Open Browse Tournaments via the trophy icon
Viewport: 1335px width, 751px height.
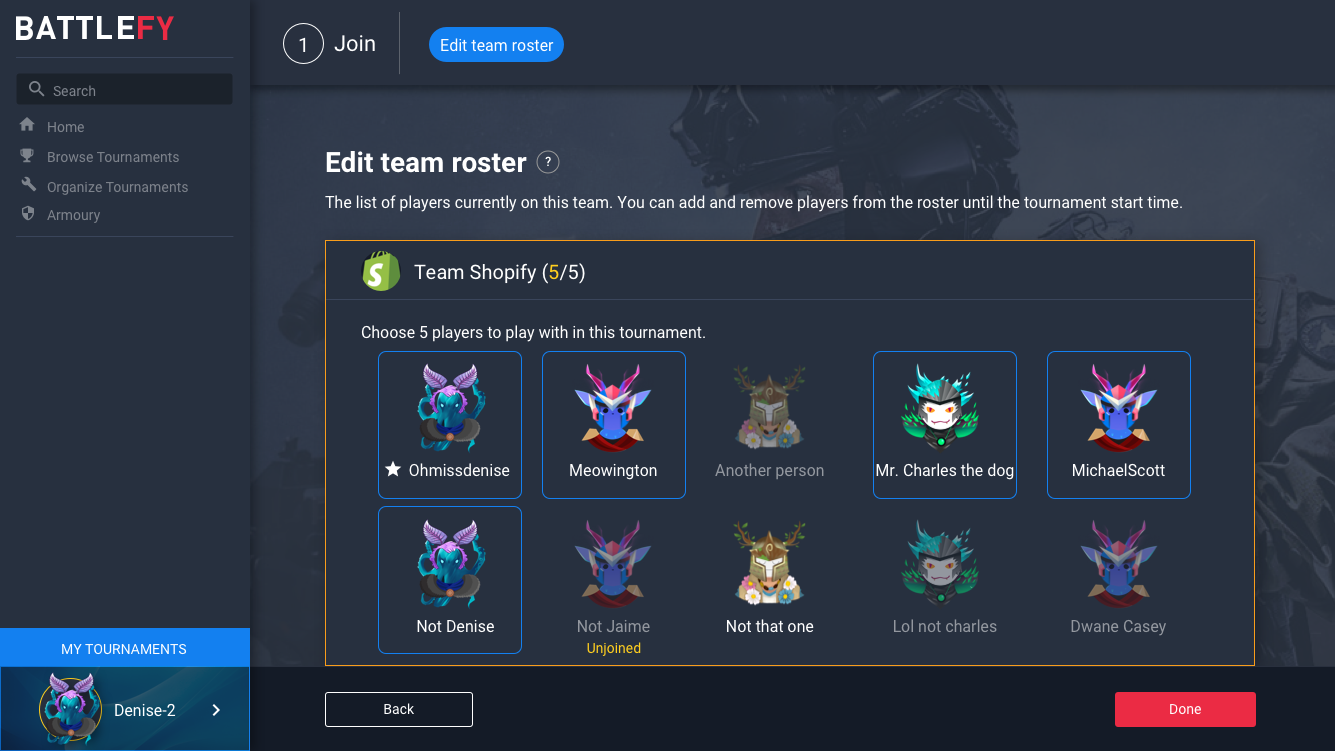(25, 156)
